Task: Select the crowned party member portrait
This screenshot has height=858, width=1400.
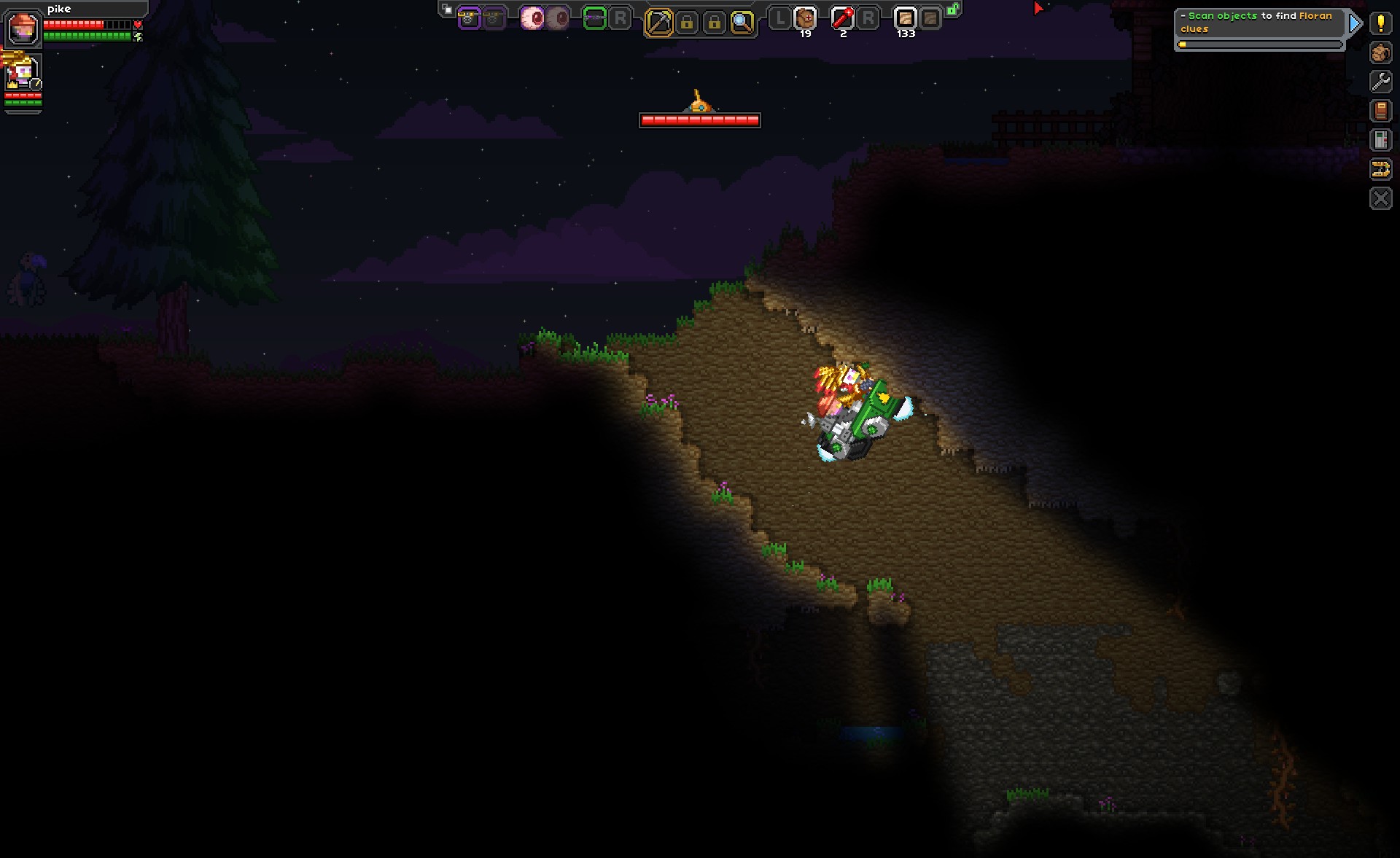Action: point(23,73)
